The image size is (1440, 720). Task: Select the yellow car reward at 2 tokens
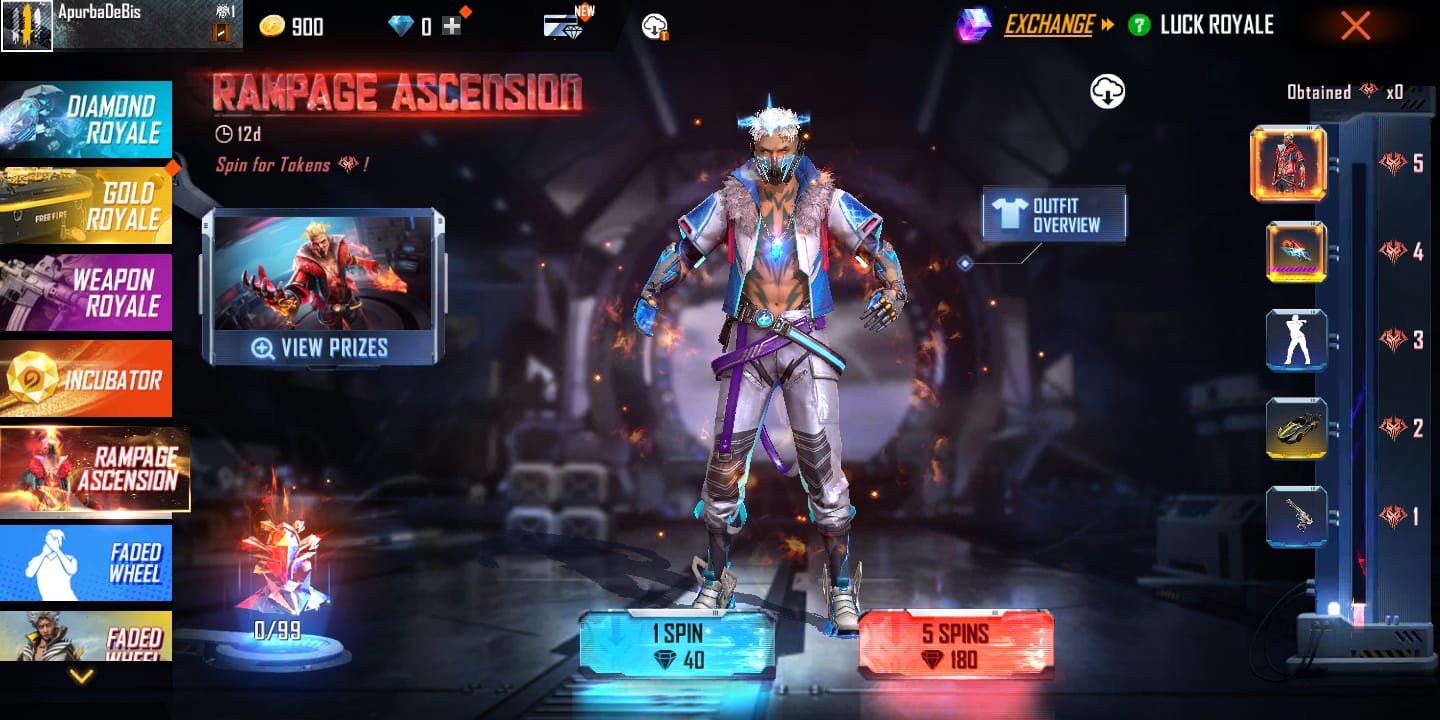pos(1296,428)
